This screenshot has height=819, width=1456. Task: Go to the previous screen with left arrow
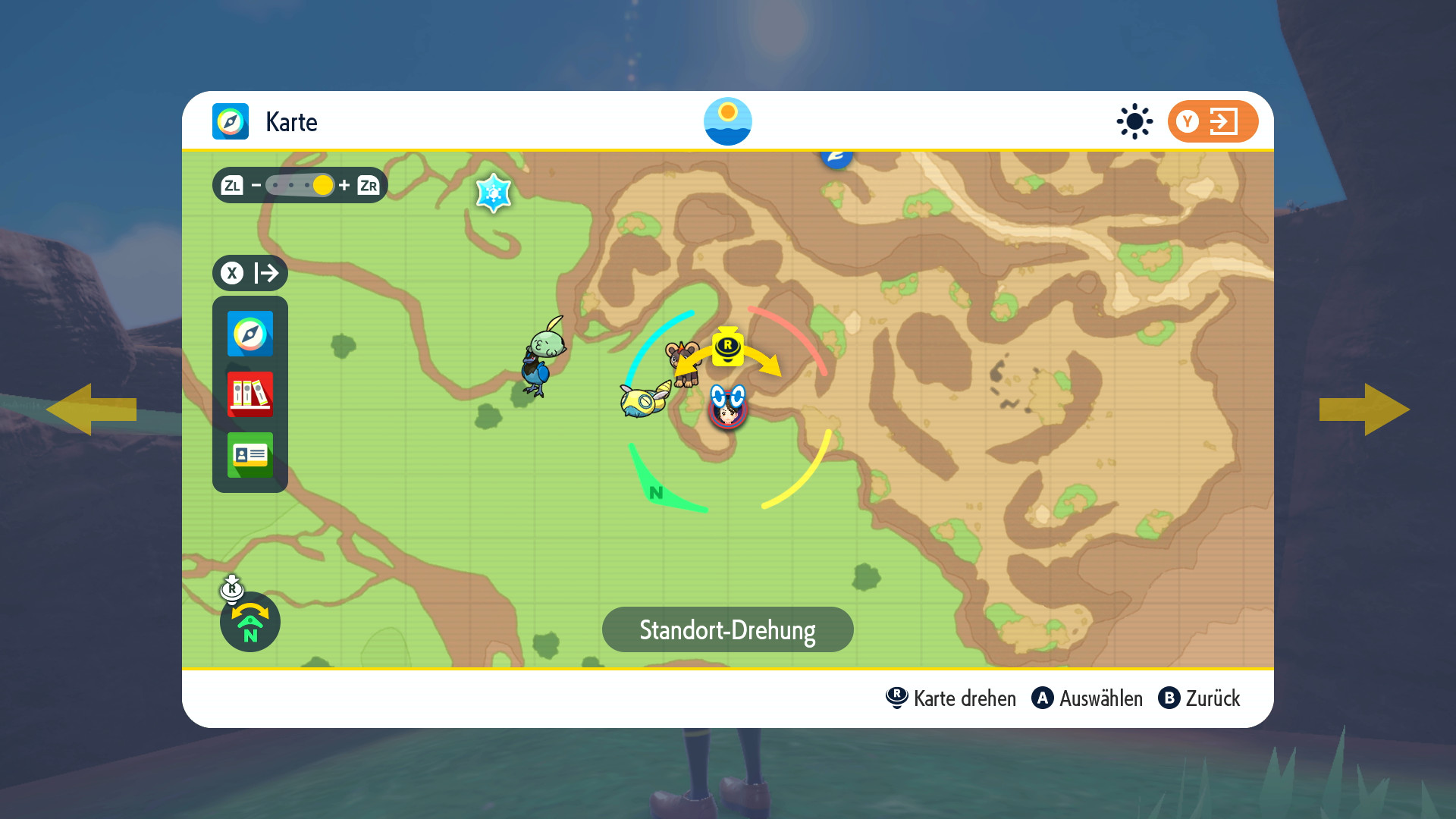coord(92,409)
